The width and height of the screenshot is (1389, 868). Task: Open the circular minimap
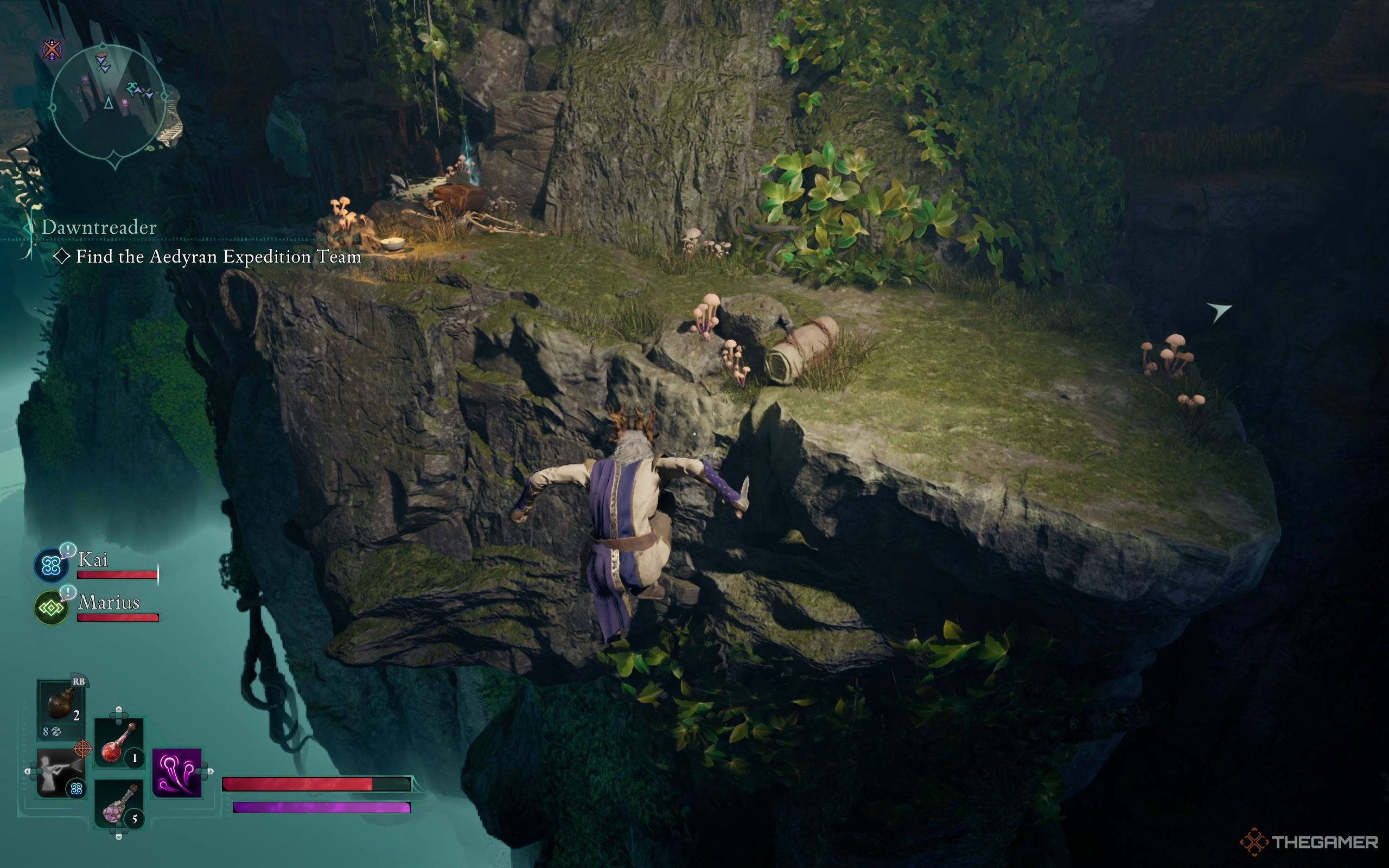point(109,102)
